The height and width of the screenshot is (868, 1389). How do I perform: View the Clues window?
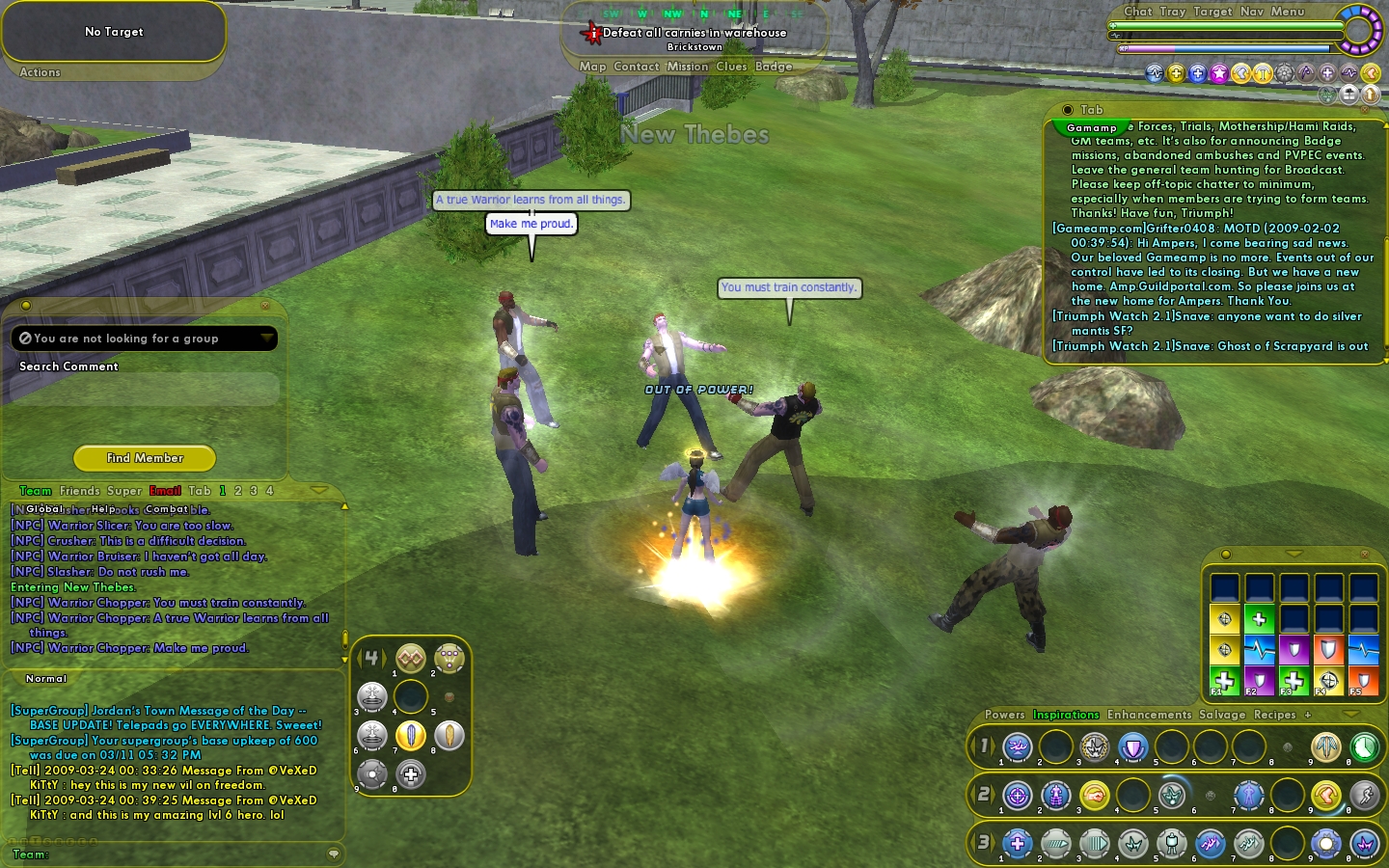(x=731, y=67)
